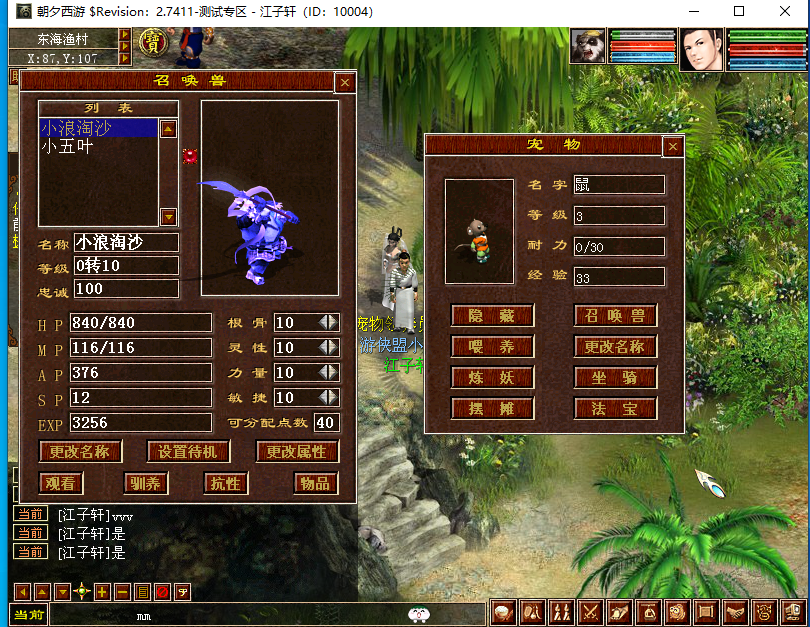The width and height of the screenshot is (810, 627).
Task: Open 炼妖 from the pet window
Action: pyautogui.click(x=492, y=378)
